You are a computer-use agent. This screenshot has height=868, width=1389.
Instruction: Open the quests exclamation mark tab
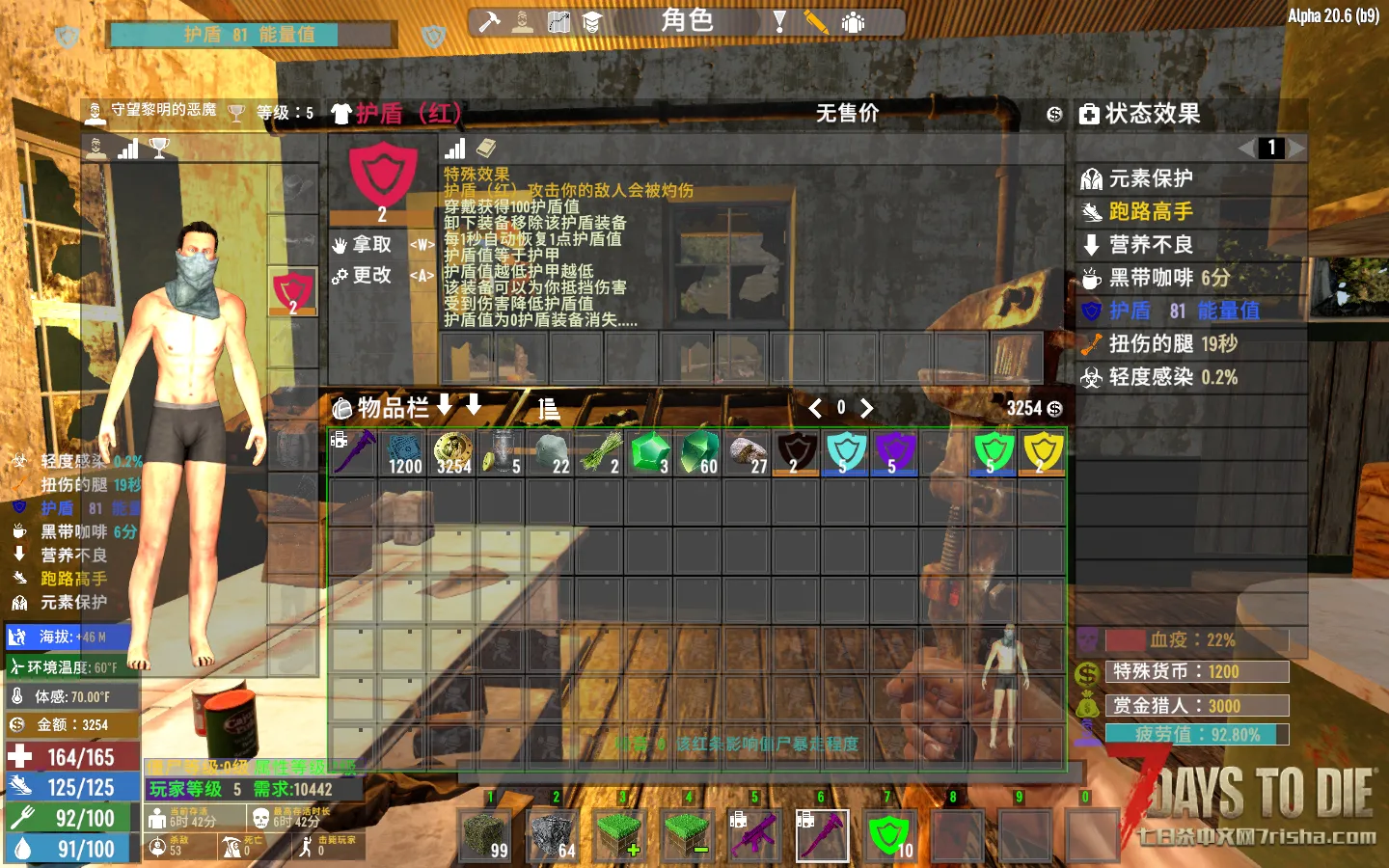[779, 21]
